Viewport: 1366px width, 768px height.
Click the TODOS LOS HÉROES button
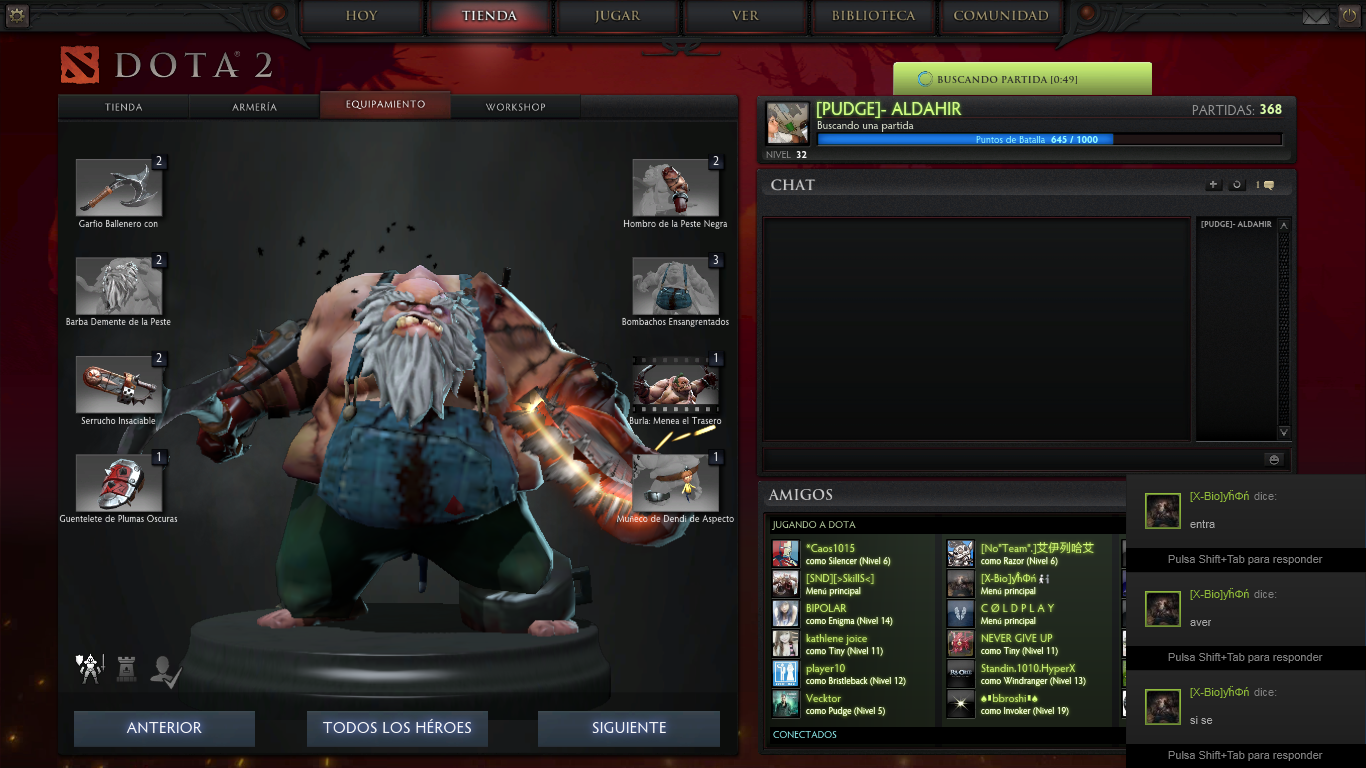(x=397, y=728)
